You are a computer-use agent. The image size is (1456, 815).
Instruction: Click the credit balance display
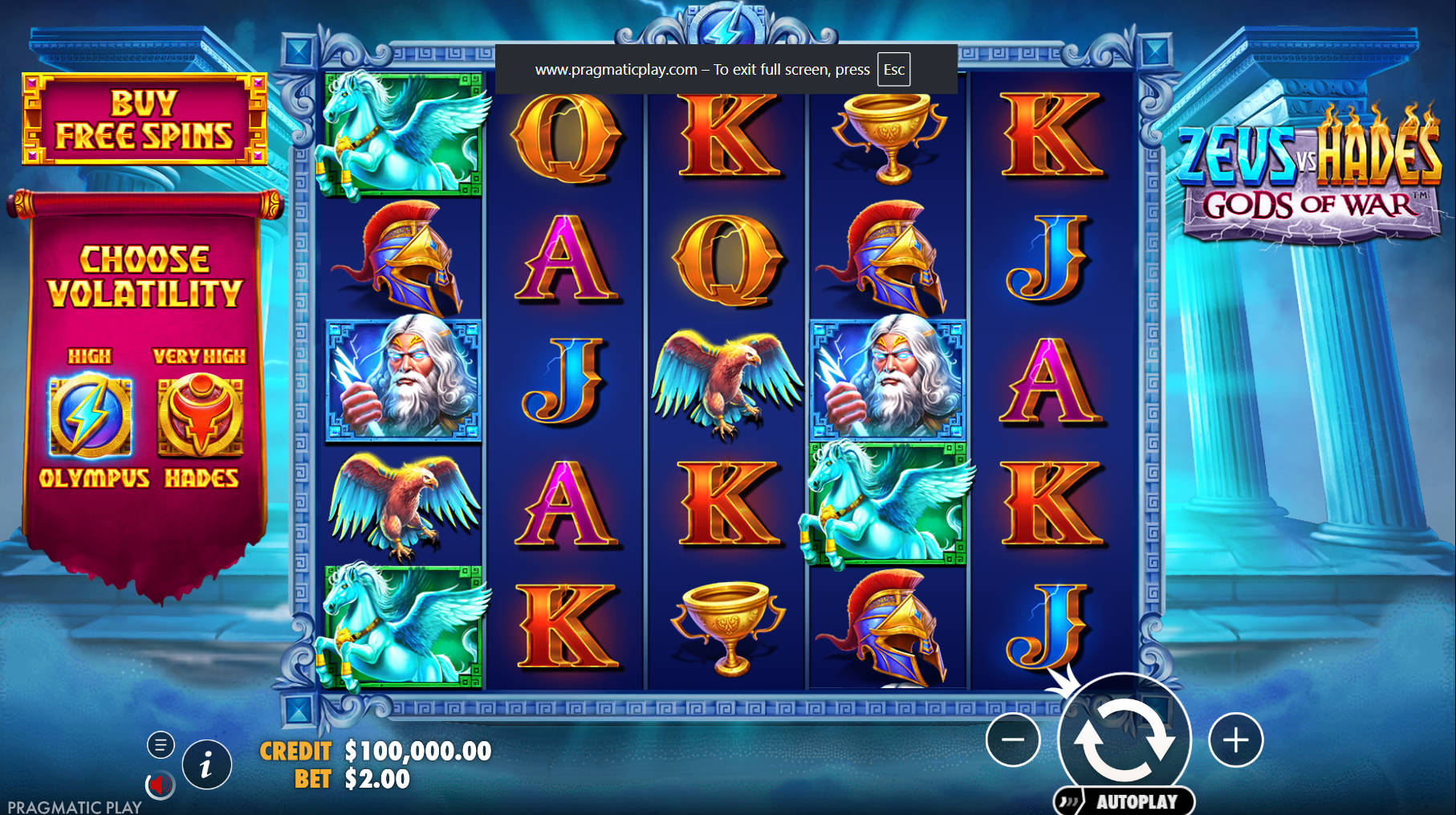click(374, 752)
